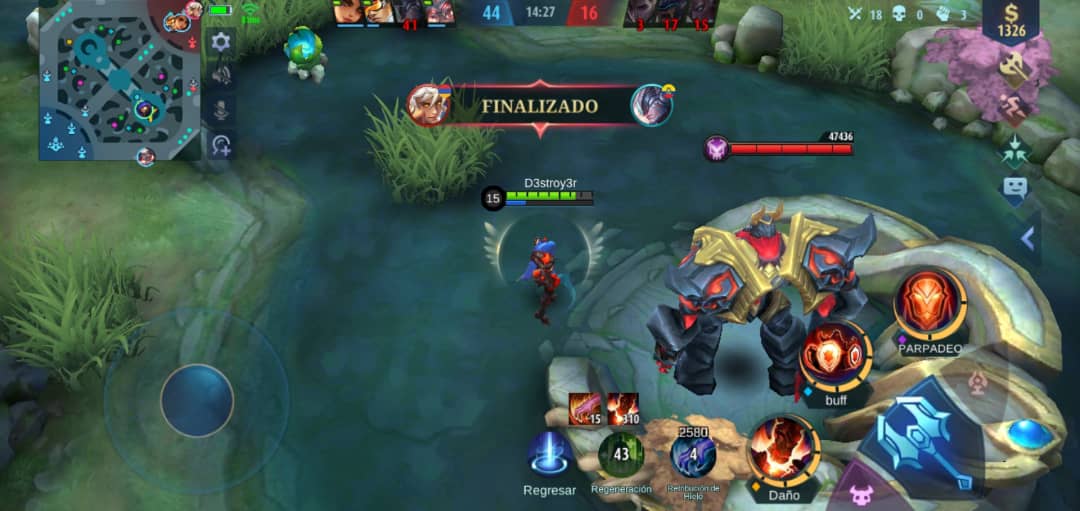The image size is (1080, 511).
Task: Toggle the speaker sound icon
Action: pos(221,76)
